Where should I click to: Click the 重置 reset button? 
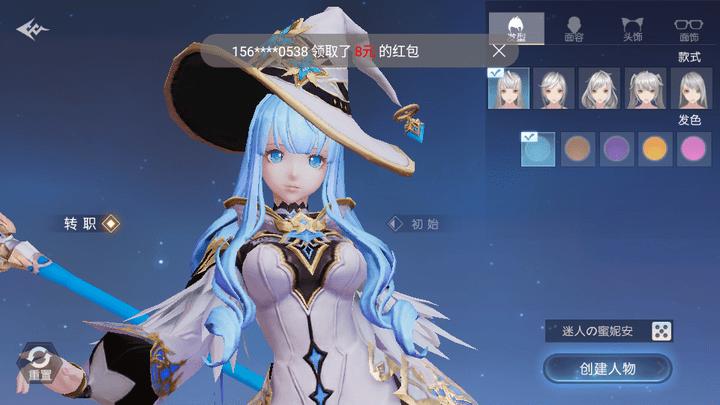(40, 363)
